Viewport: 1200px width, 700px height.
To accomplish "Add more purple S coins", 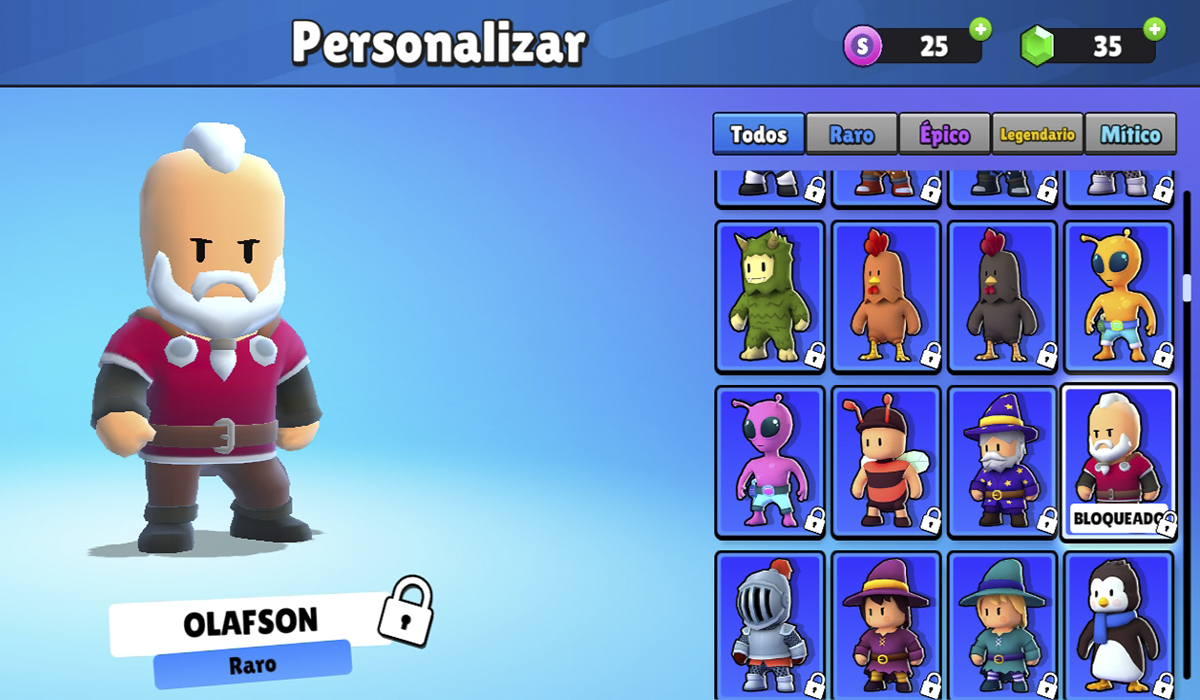I will click(x=980, y=29).
